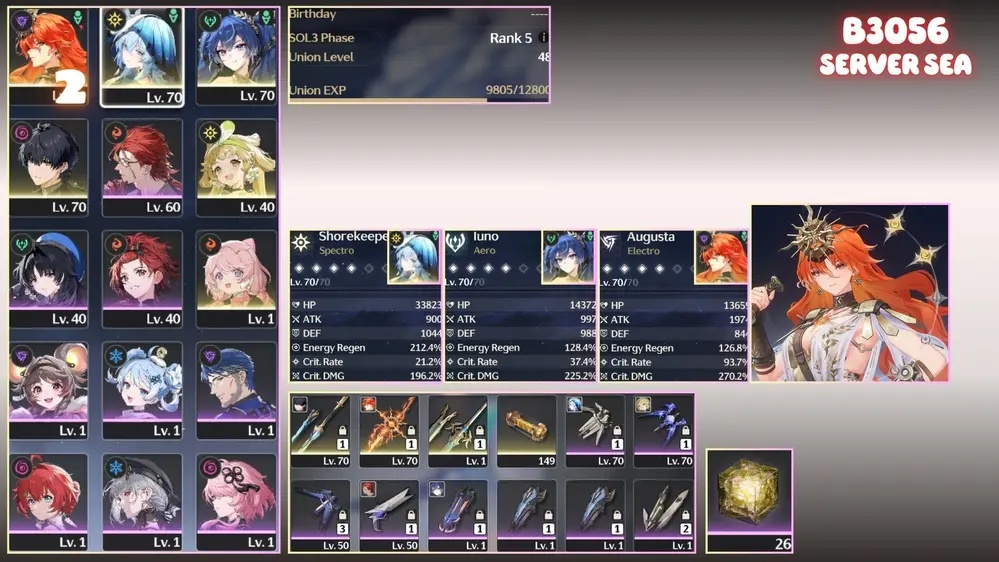Open the SOL3 Phase info icon
This screenshot has height=562, width=999.
point(543,38)
